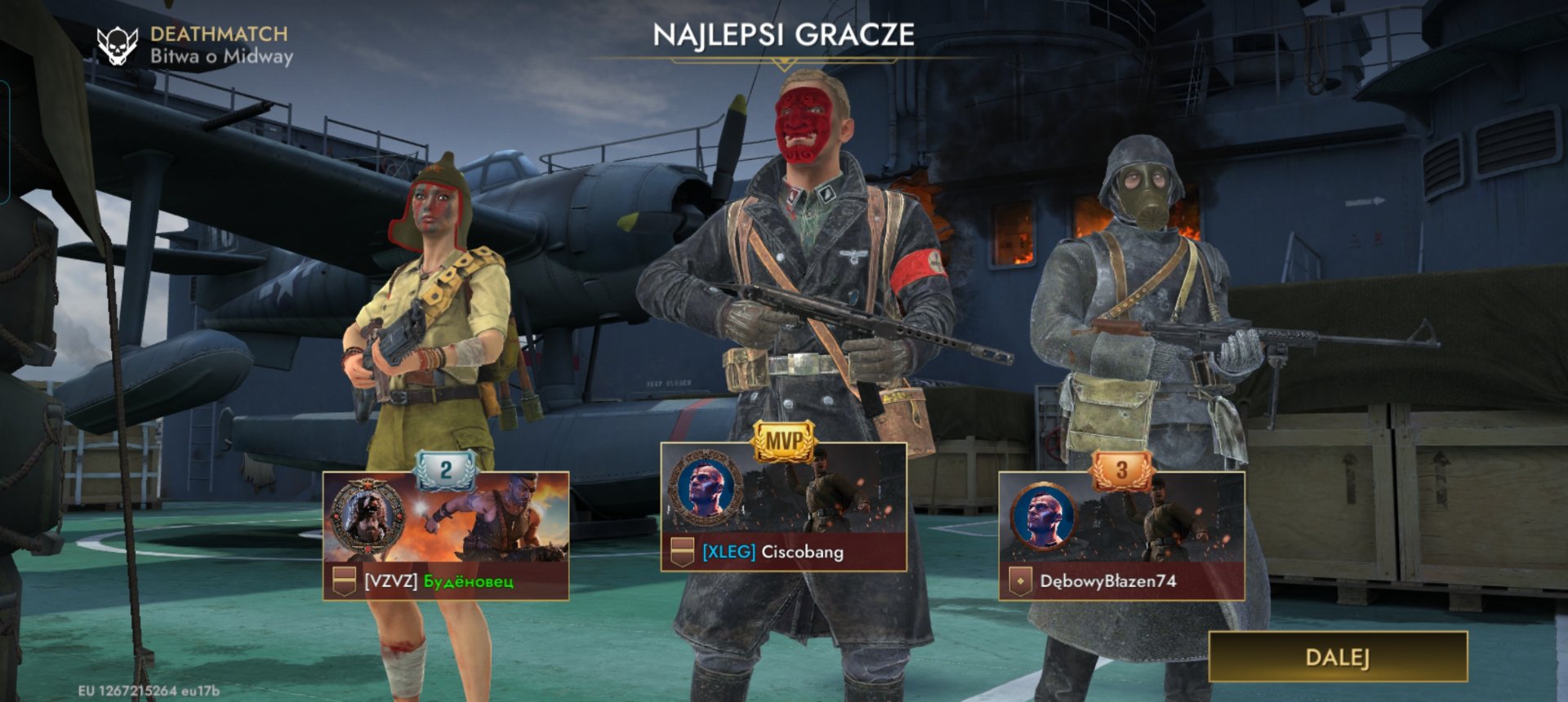Click DębowyBłazen74's round avatar portrait
Screen dimensions: 1568x702
tap(1043, 518)
